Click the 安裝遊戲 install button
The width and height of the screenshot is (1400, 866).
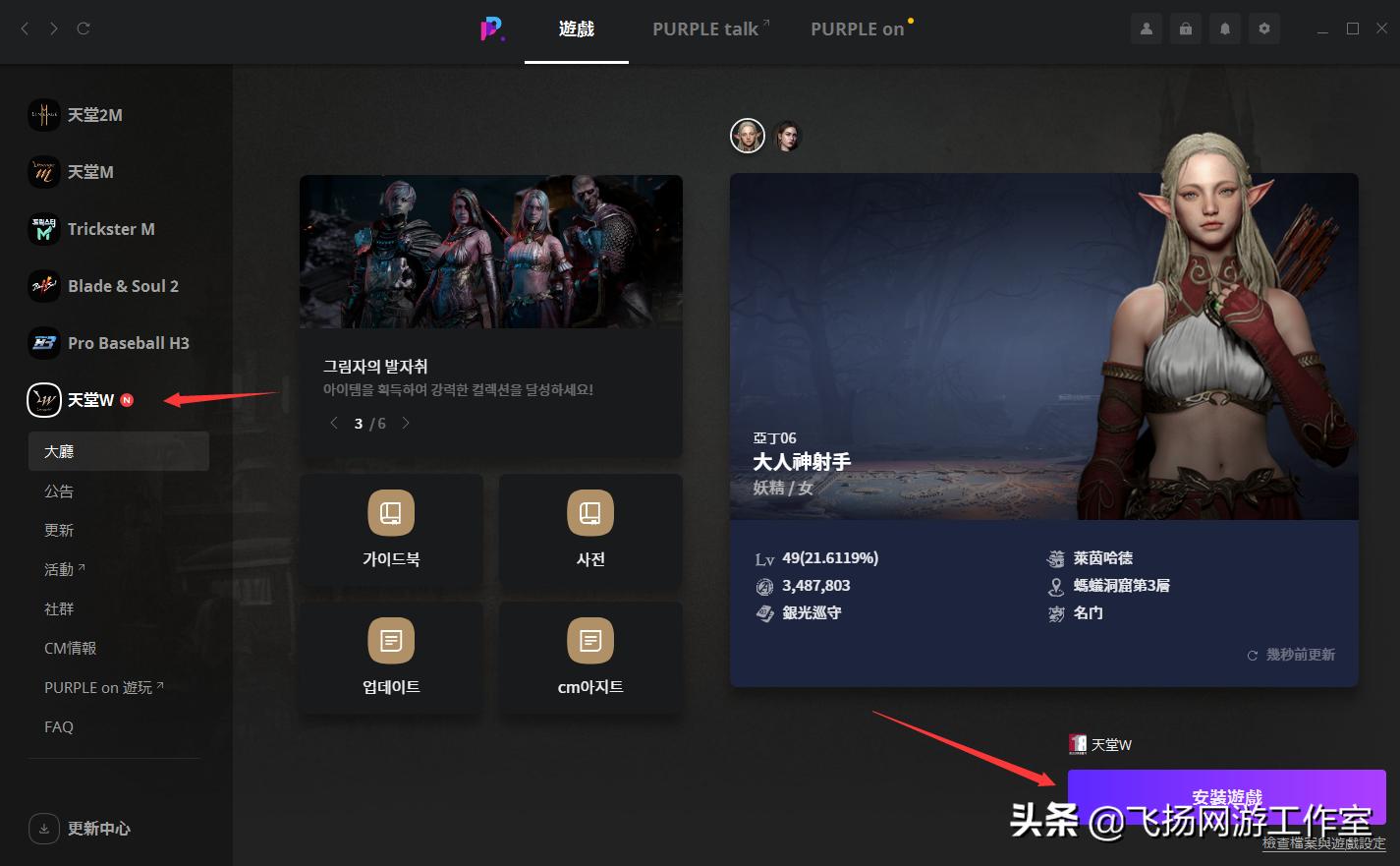point(1226,797)
